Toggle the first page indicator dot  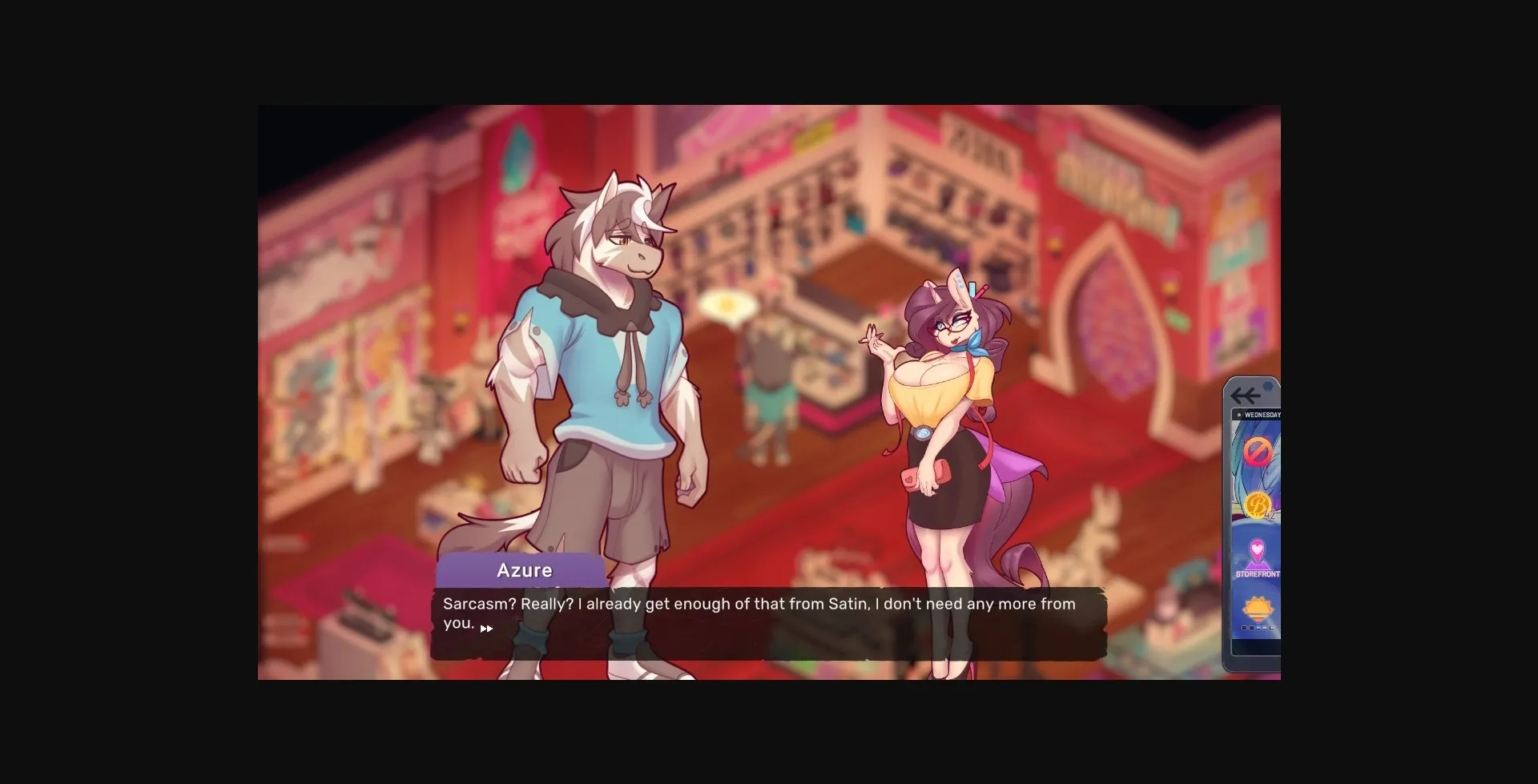pos(1244,628)
